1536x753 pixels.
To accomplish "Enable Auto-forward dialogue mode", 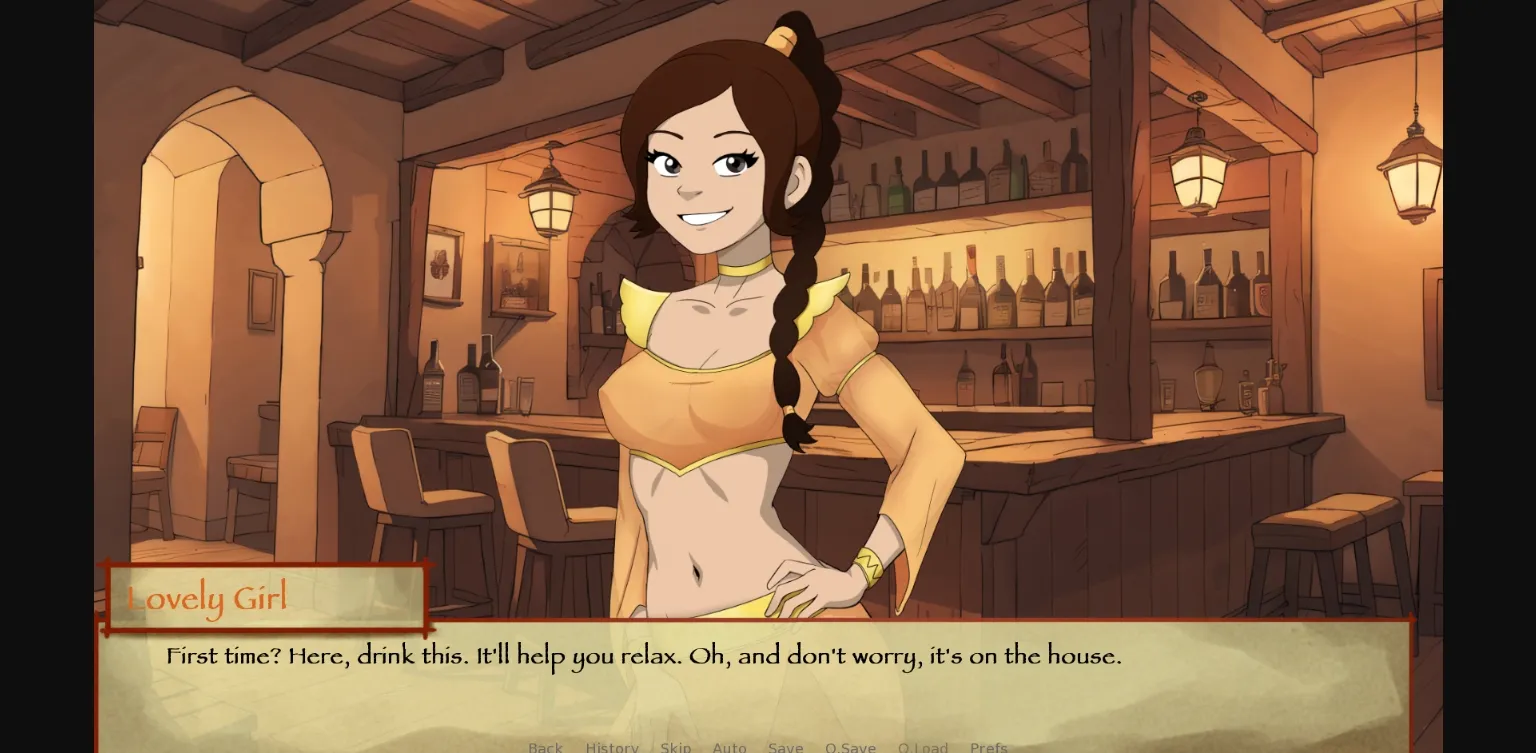I will tap(730, 747).
